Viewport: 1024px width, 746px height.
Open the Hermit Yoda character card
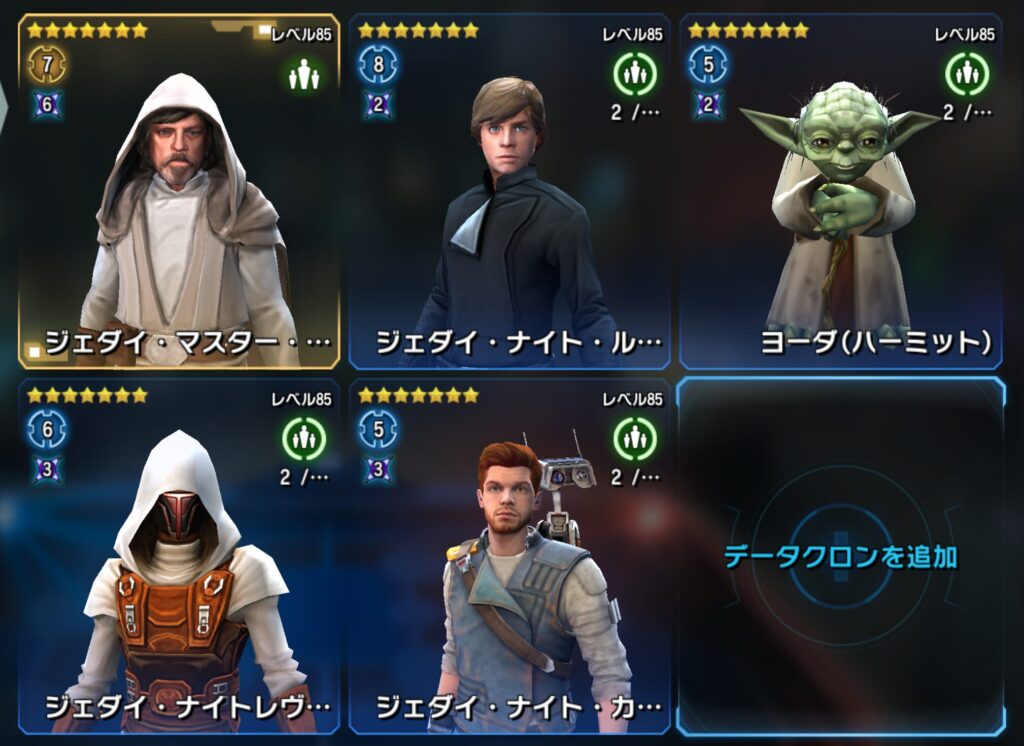pyautogui.click(x=841, y=192)
